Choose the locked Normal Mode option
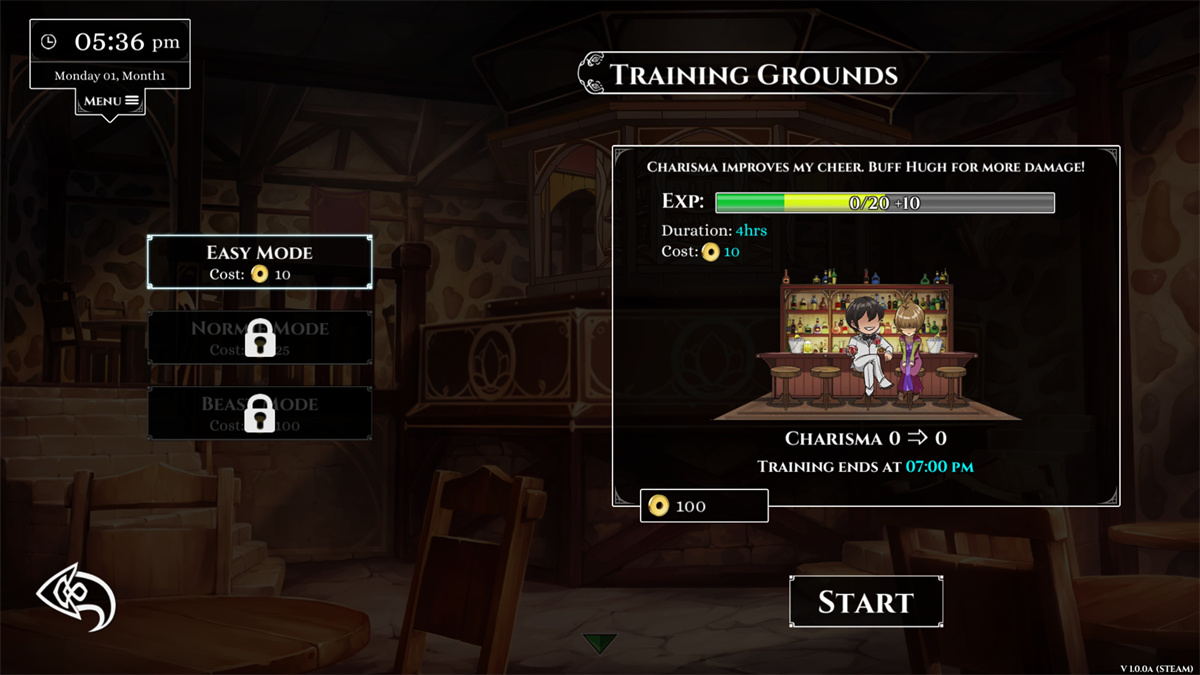 coord(260,338)
